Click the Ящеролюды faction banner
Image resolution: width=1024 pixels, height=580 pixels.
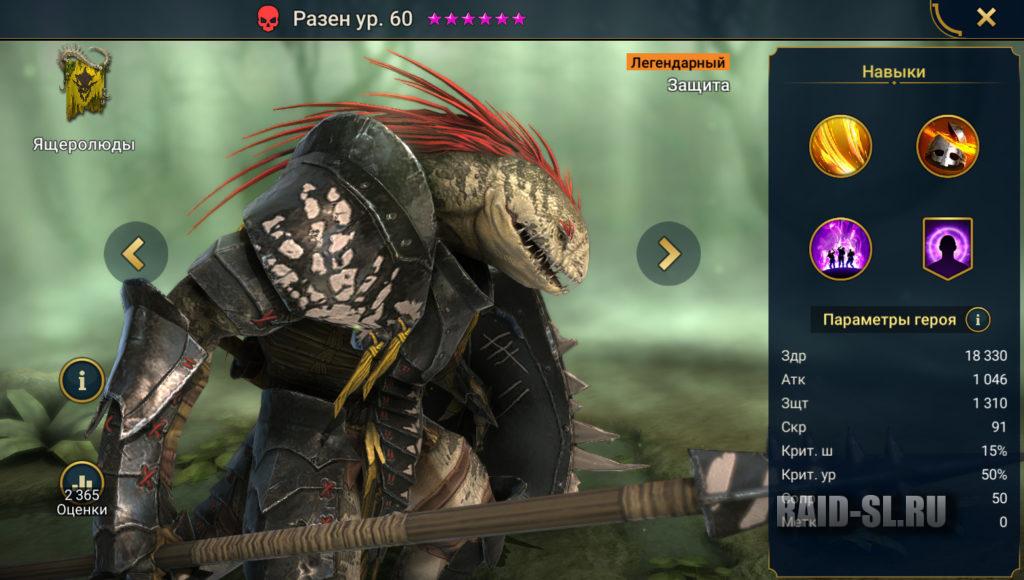point(83,84)
